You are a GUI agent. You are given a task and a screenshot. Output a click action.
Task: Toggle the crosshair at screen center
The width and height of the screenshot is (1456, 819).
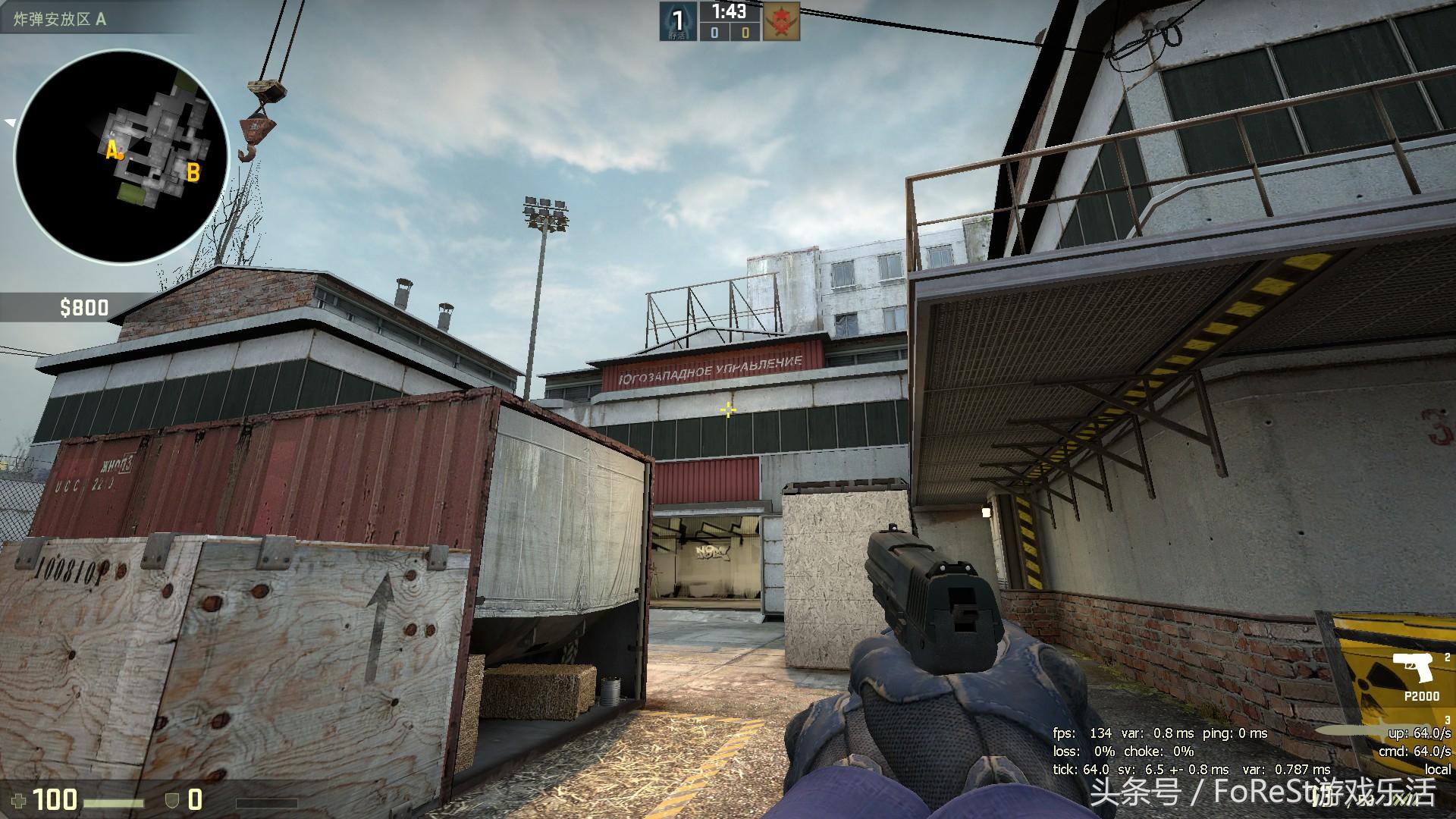pyautogui.click(x=726, y=409)
